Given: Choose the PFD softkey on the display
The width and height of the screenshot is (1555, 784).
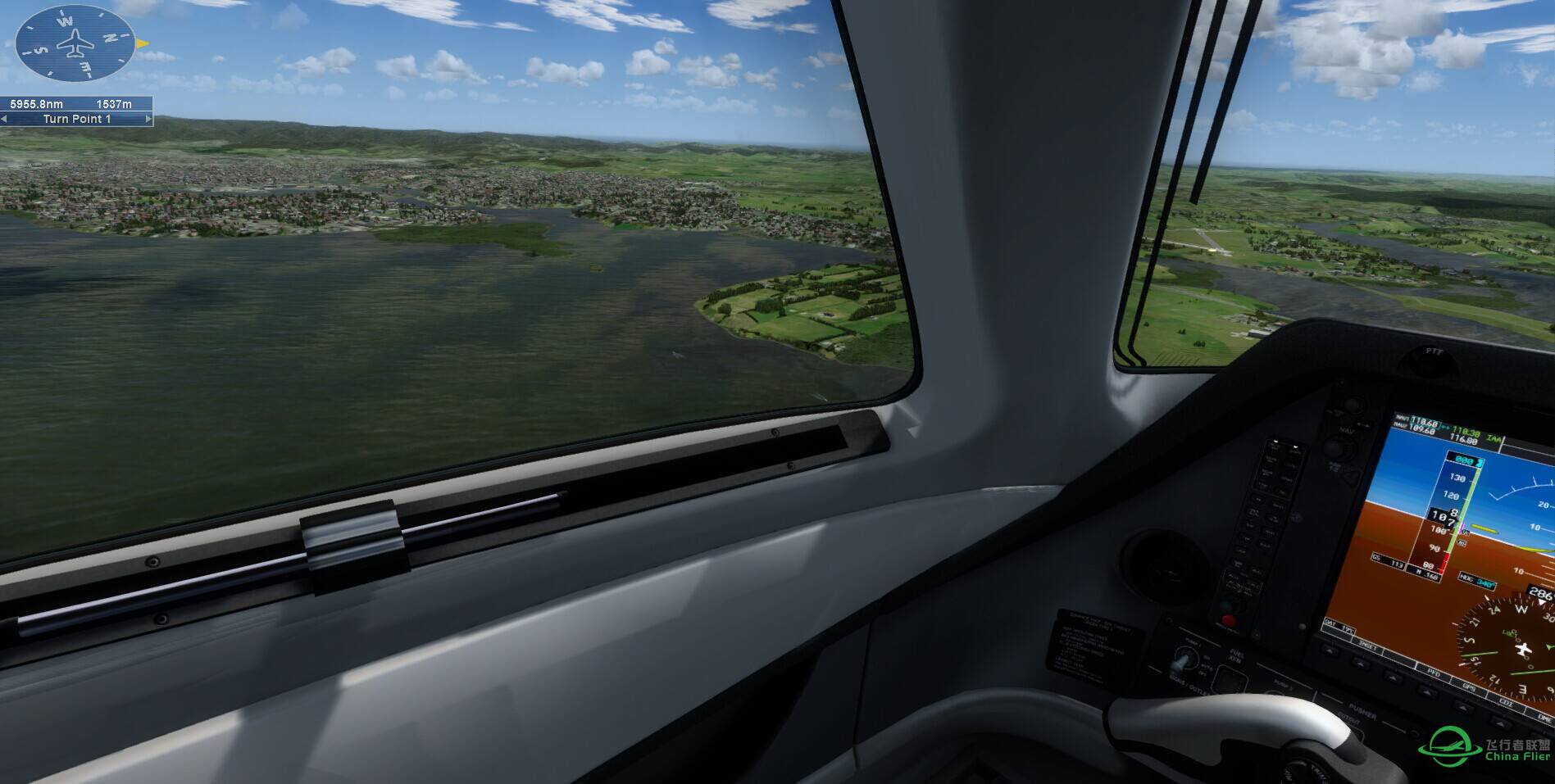Looking at the screenshot, I should [1433, 672].
